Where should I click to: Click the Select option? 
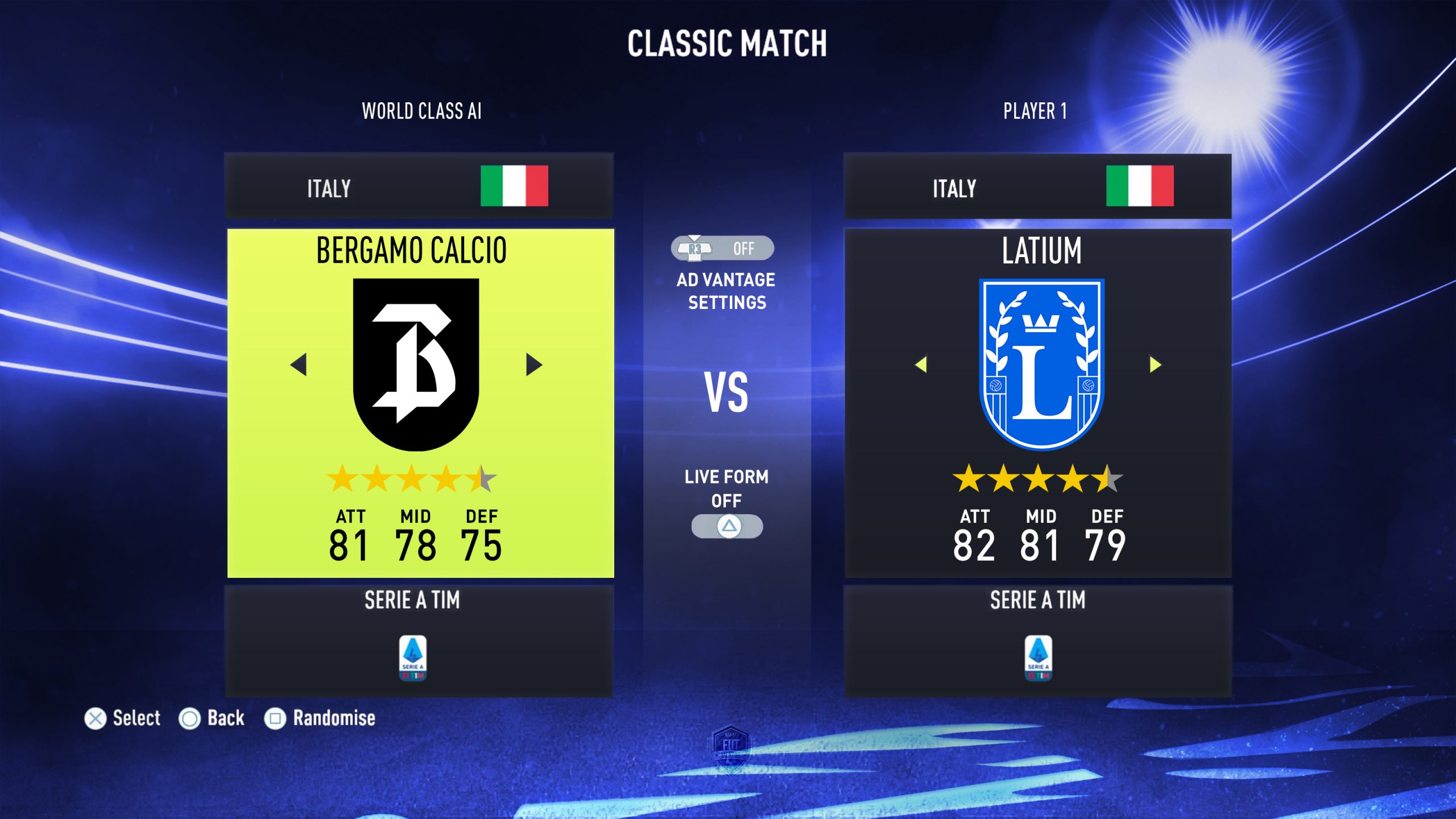click(122, 718)
